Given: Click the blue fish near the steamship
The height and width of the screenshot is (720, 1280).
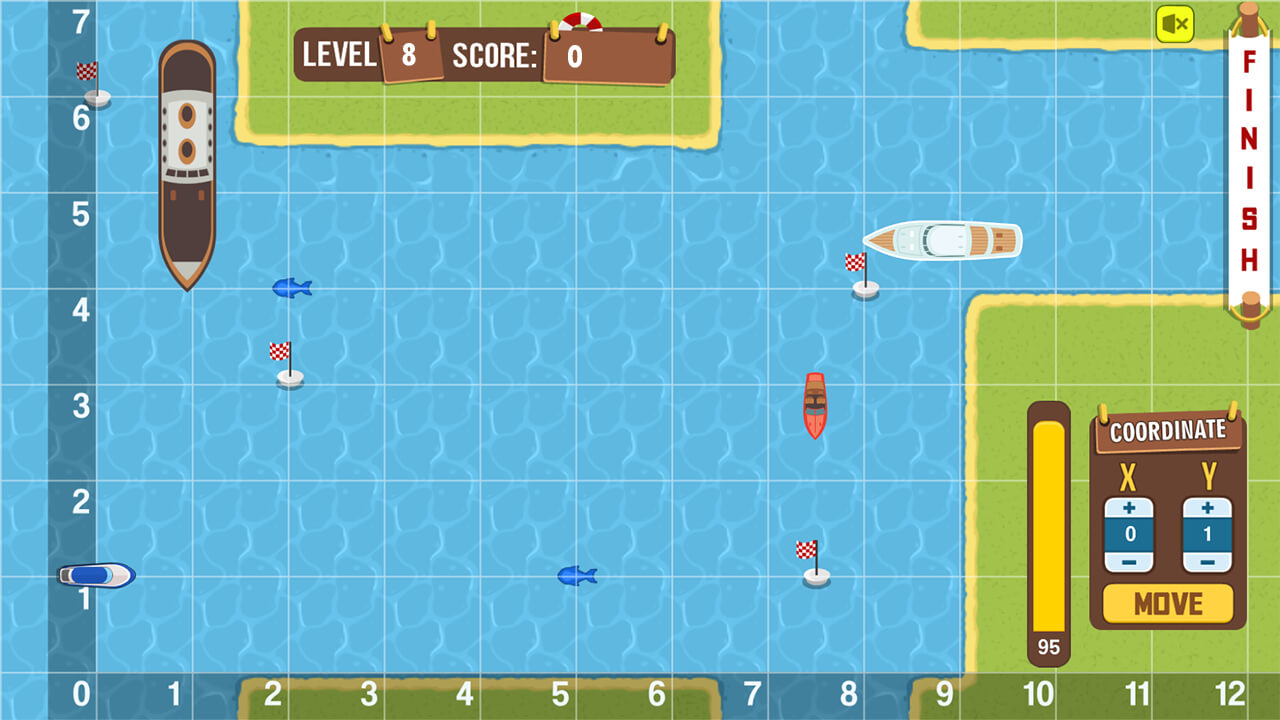Looking at the screenshot, I should pos(292,288).
